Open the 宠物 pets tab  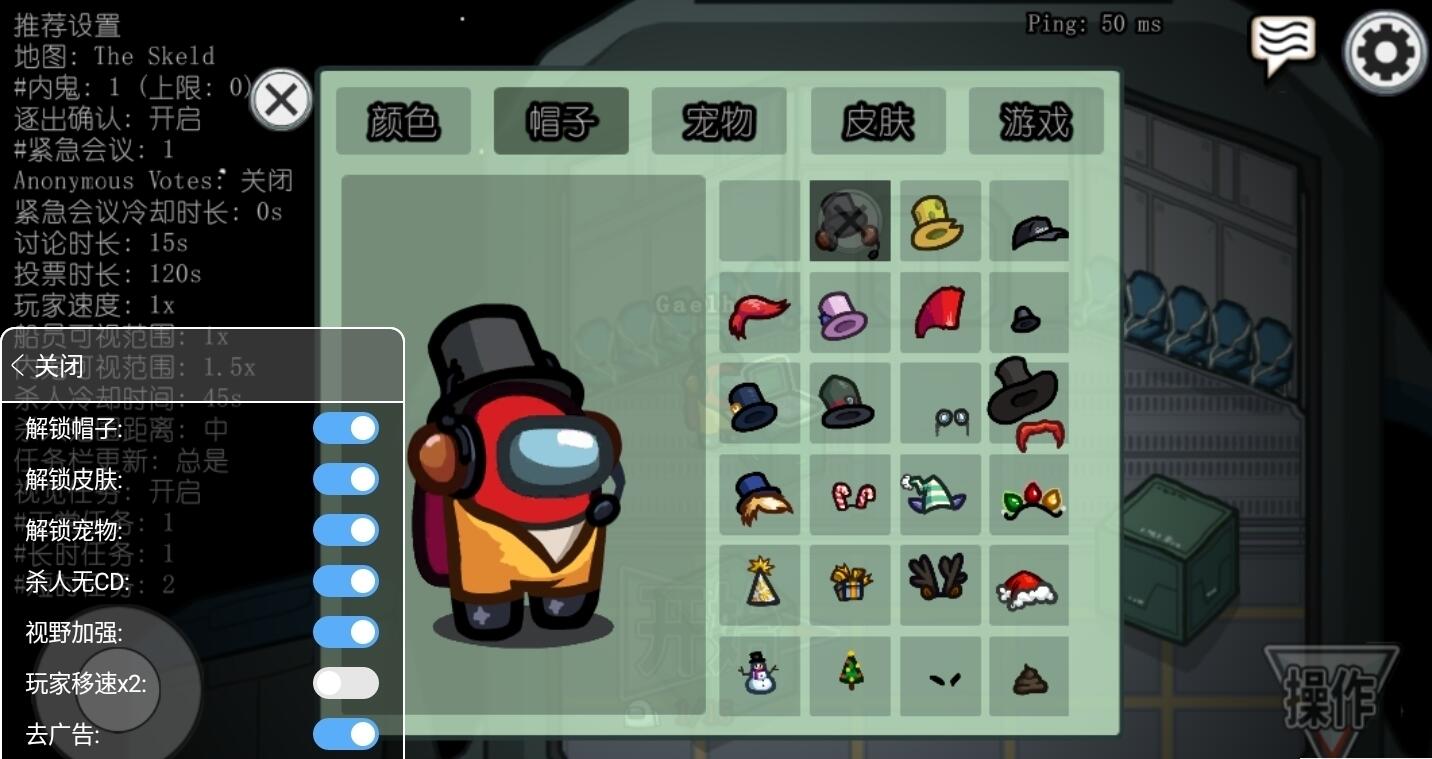click(x=719, y=121)
